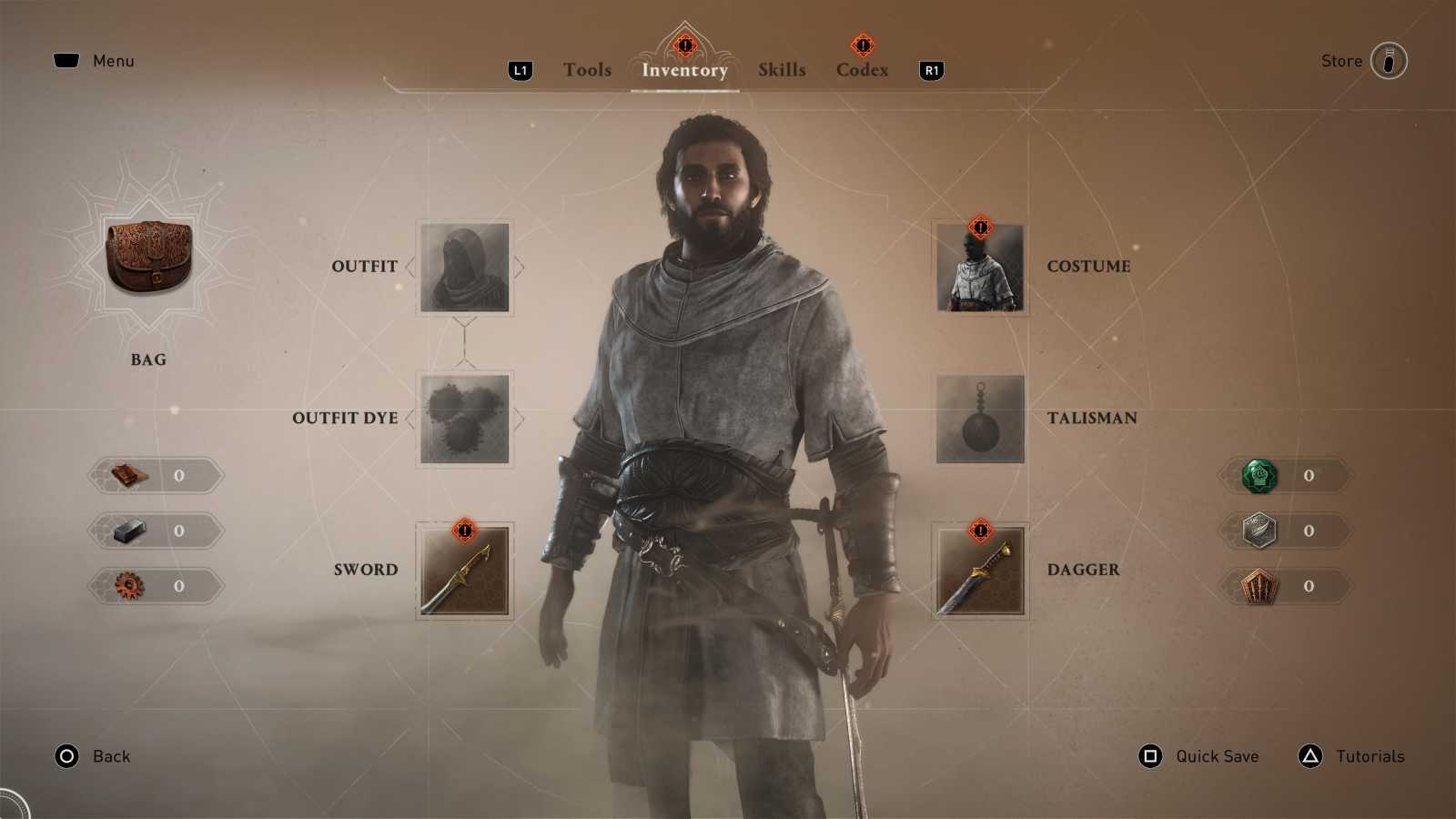The width and height of the screenshot is (1456, 819).
Task: Switch to the Tools tab
Action: (x=586, y=69)
